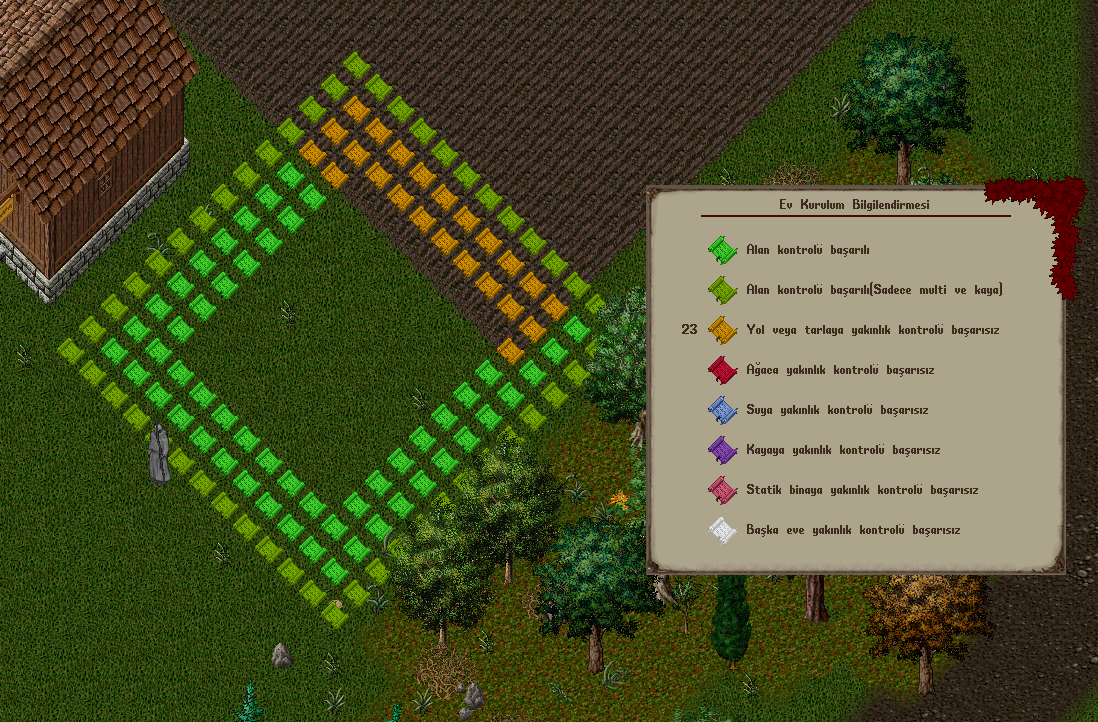1098x722 pixels.
Task: Choose the orange 'Yol veya tarlaya' legend scroll
Action: coord(722,330)
